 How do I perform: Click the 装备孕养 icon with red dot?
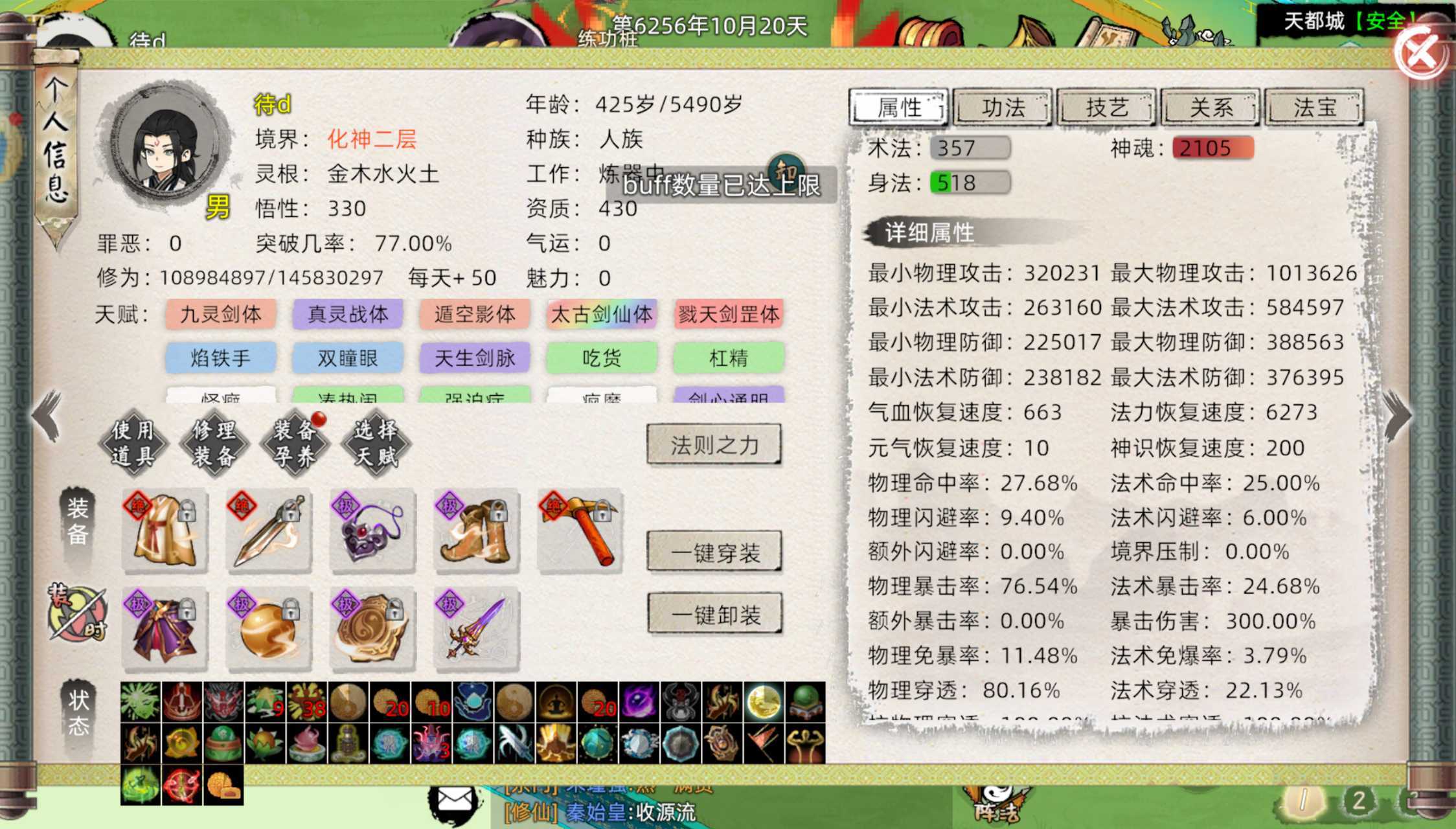pyautogui.click(x=294, y=442)
